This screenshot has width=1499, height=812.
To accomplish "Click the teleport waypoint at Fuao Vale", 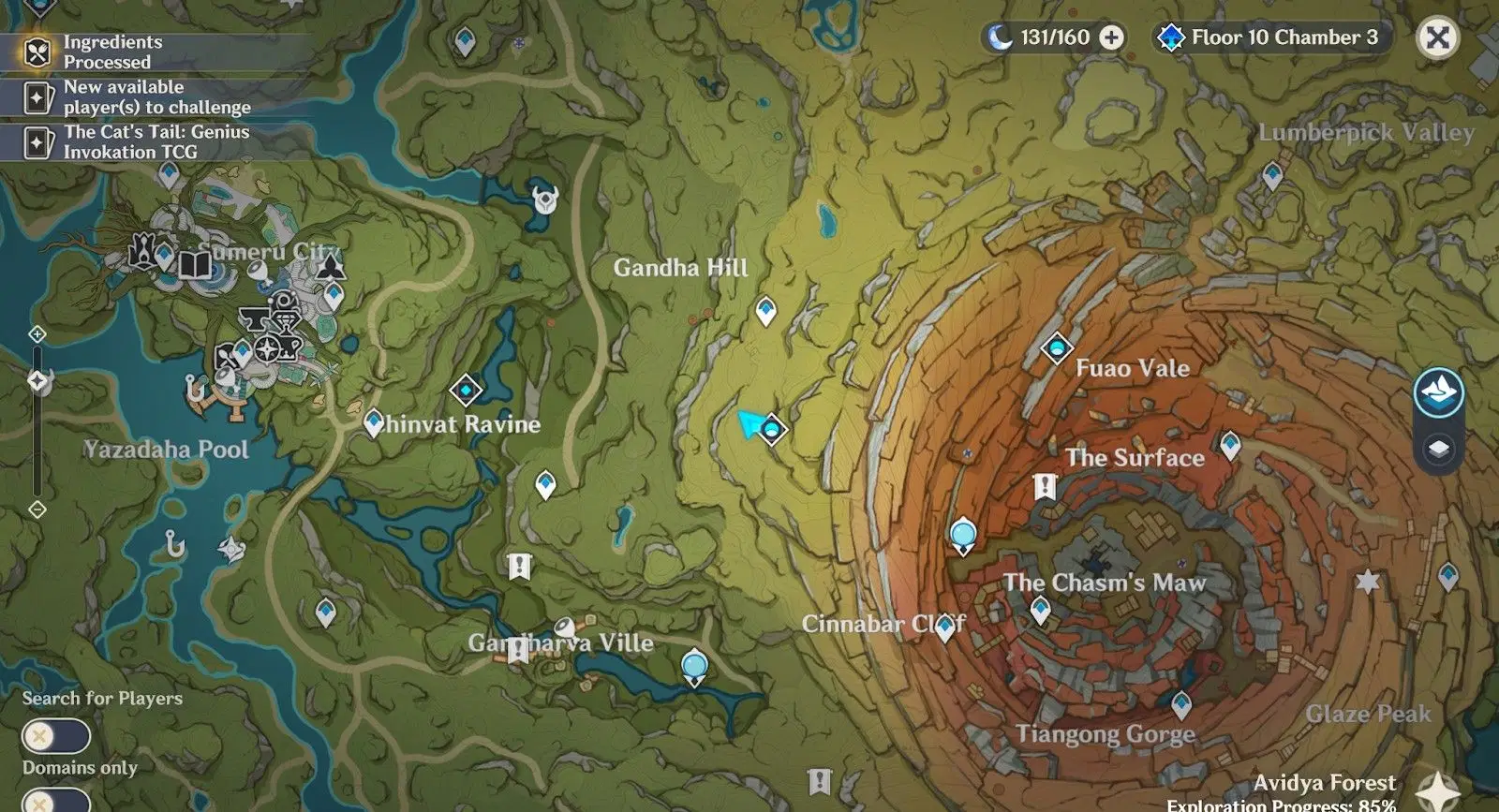I will 1057,347.
